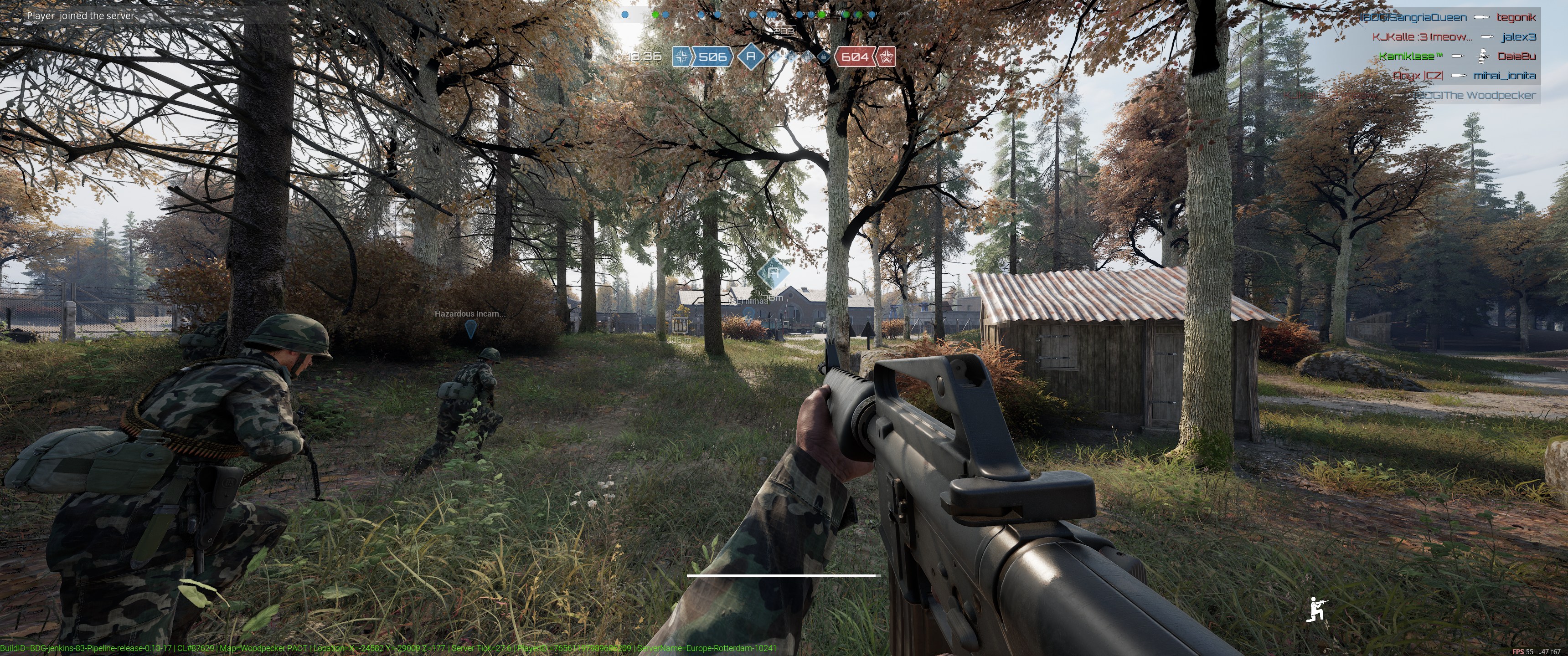This screenshot has height=656, width=1568.
Task: Select the (SL) nimaa squad leader tag
Action: 749,301
